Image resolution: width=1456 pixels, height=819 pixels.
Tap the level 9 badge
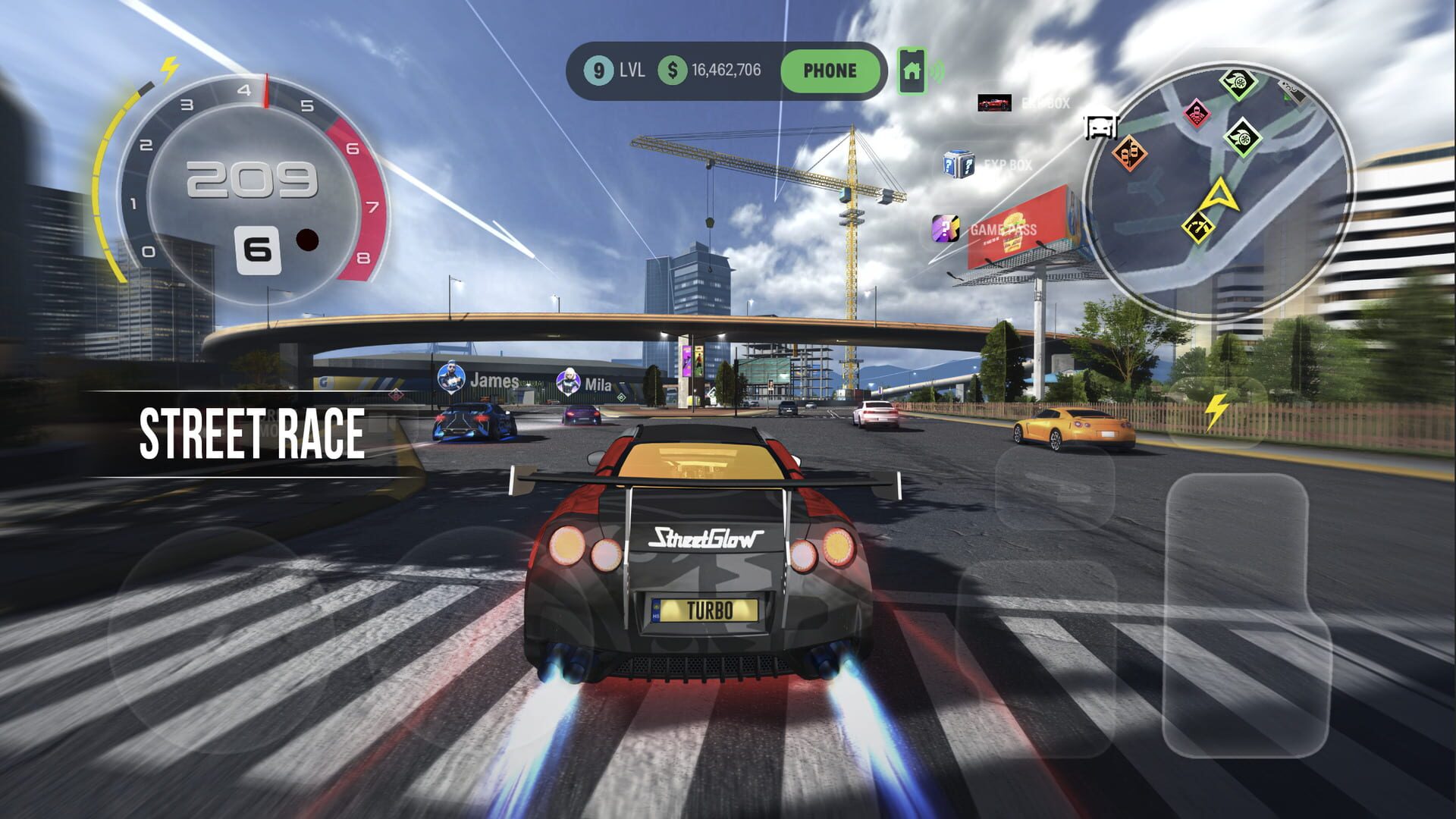(598, 71)
